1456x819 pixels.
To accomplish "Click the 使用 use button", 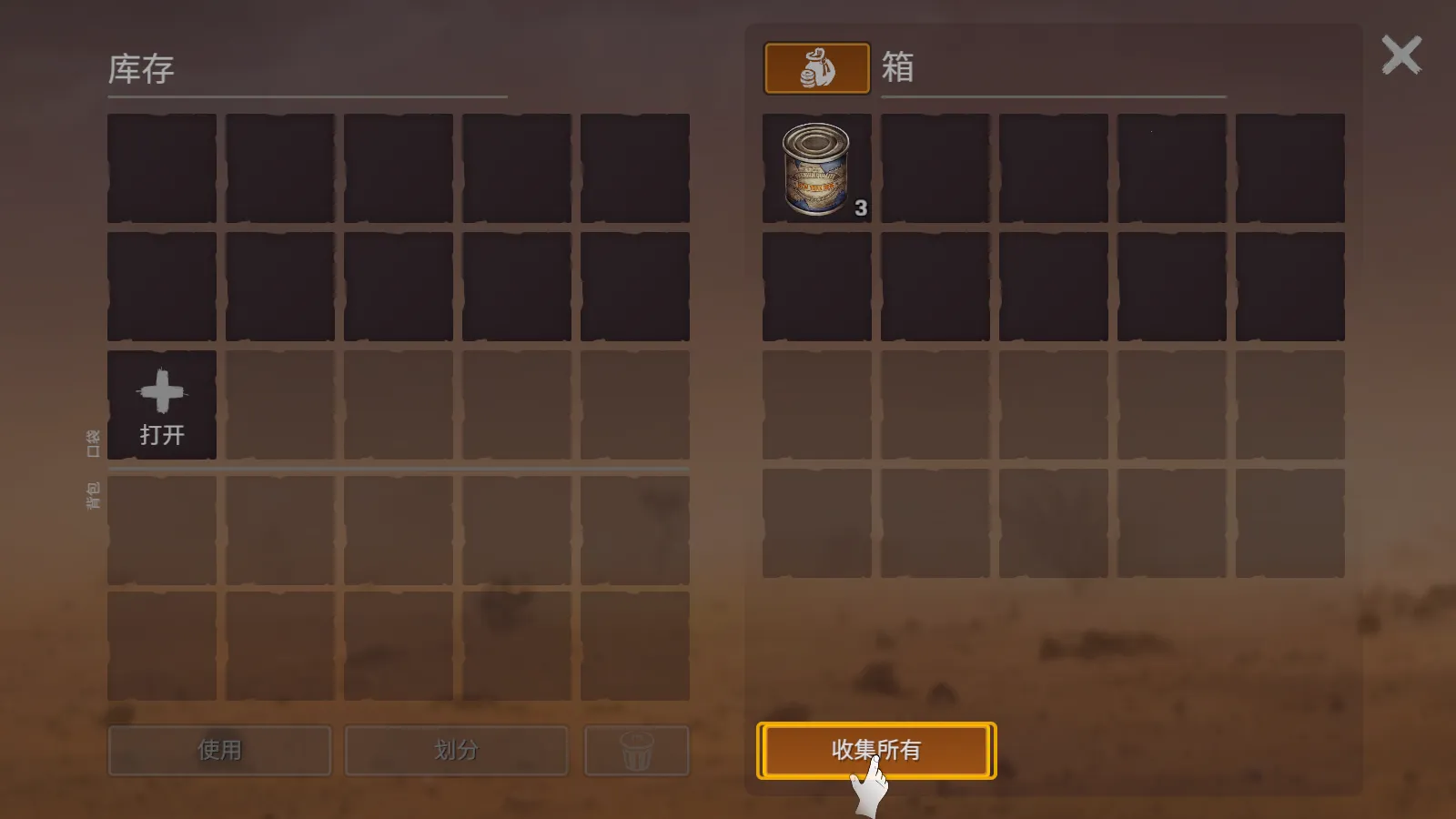I will coord(219,750).
